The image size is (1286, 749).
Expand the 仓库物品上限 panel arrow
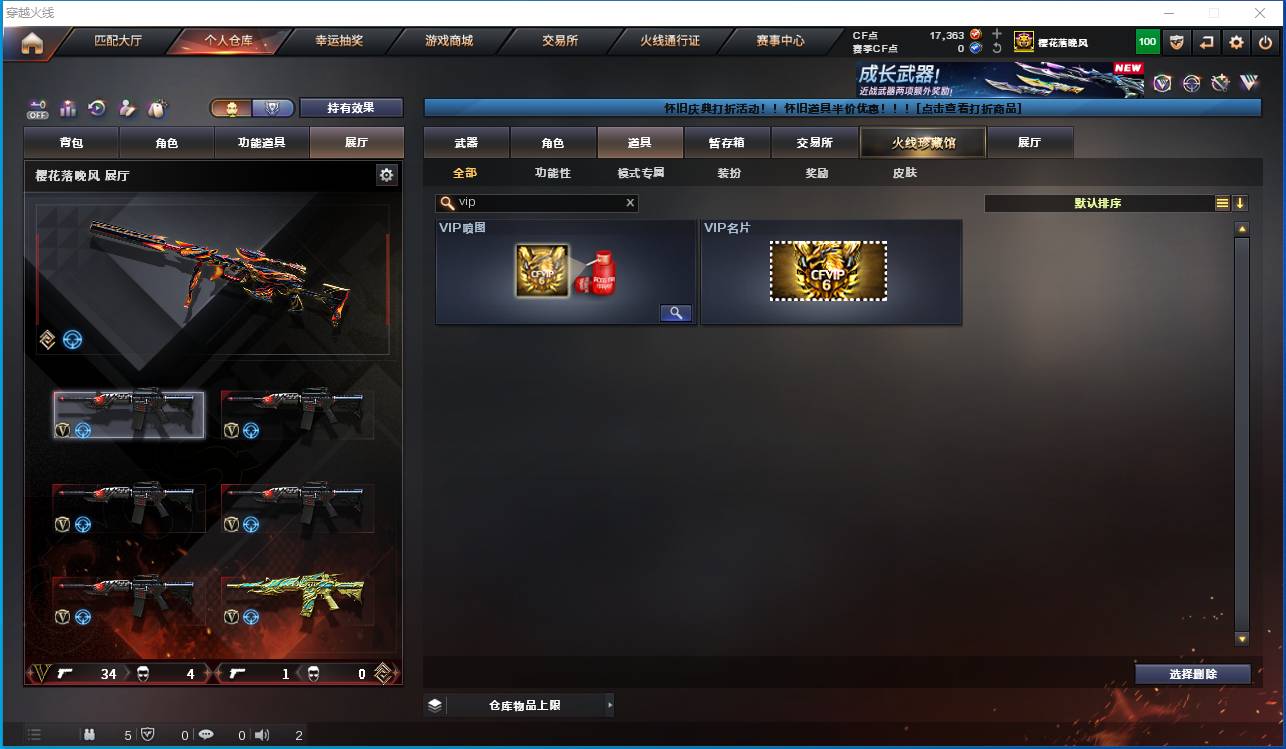tap(610, 705)
